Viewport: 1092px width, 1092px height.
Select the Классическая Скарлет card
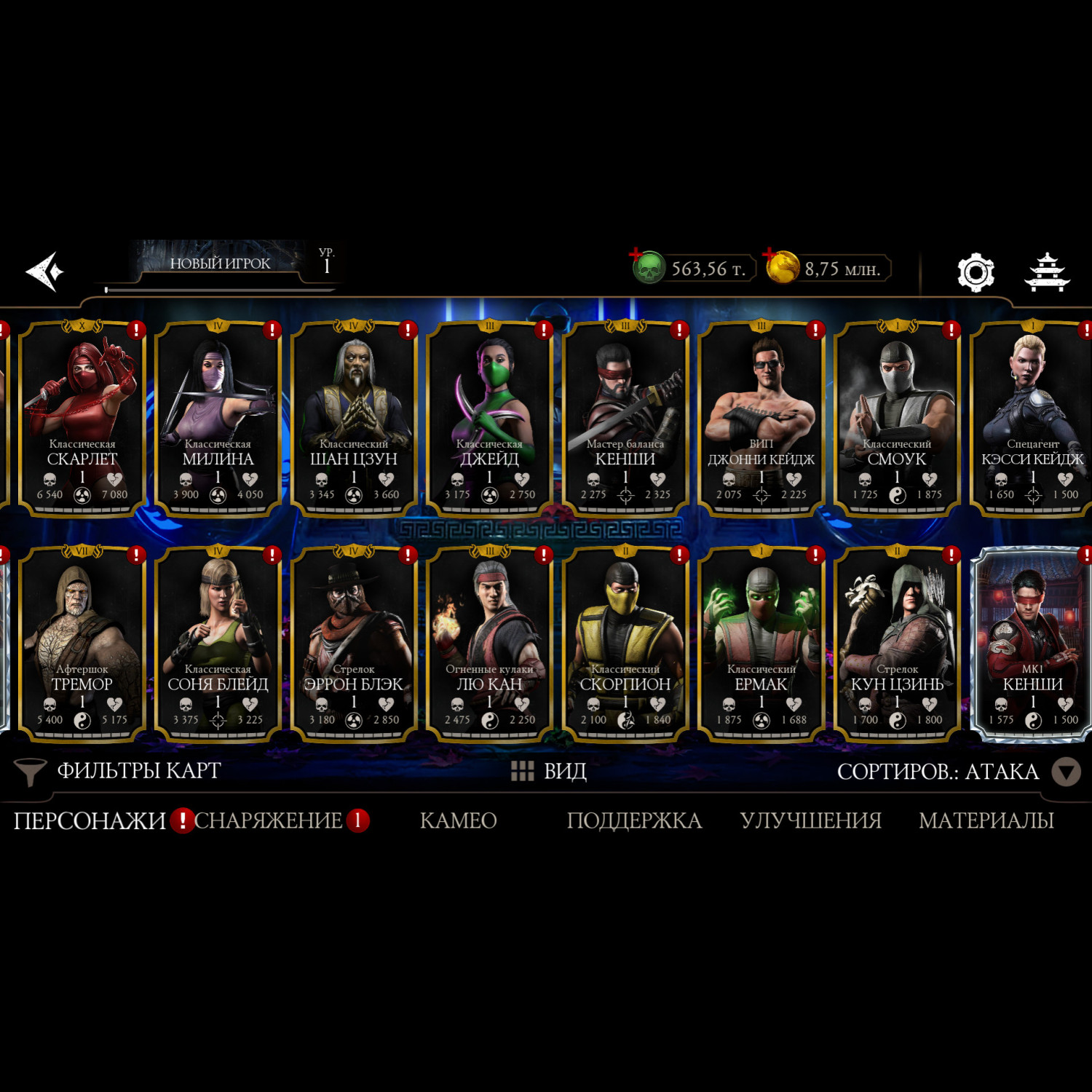point(82,419)
